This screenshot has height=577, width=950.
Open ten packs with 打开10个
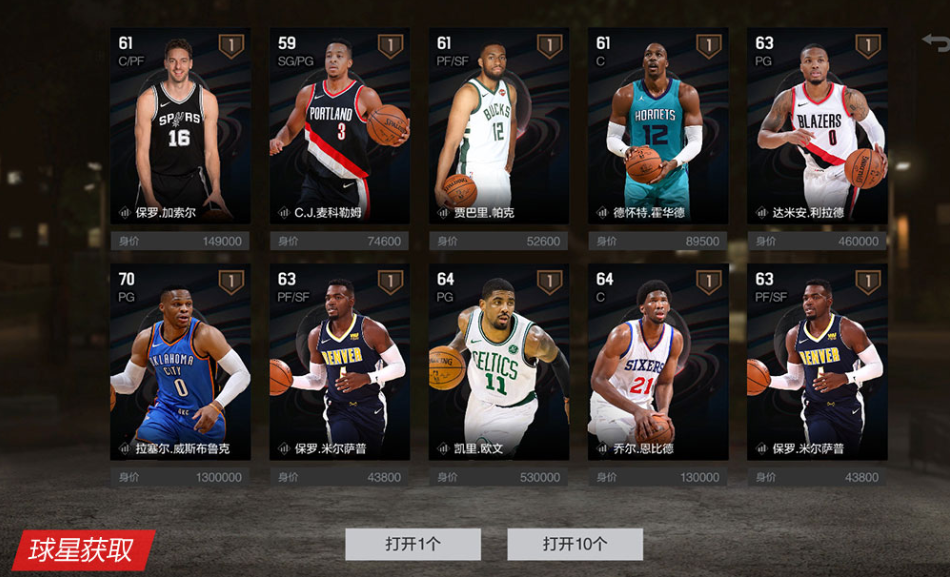click(575, 544)
